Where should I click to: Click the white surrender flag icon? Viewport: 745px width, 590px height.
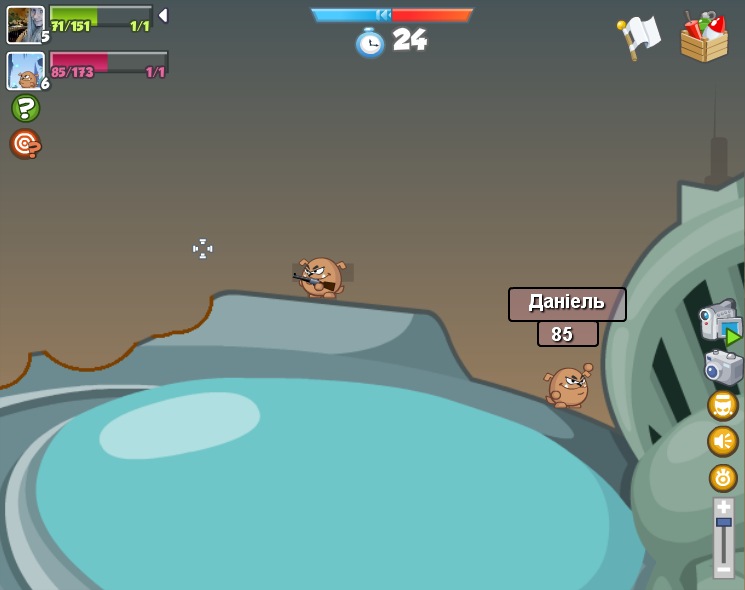[x=639, y=38]
